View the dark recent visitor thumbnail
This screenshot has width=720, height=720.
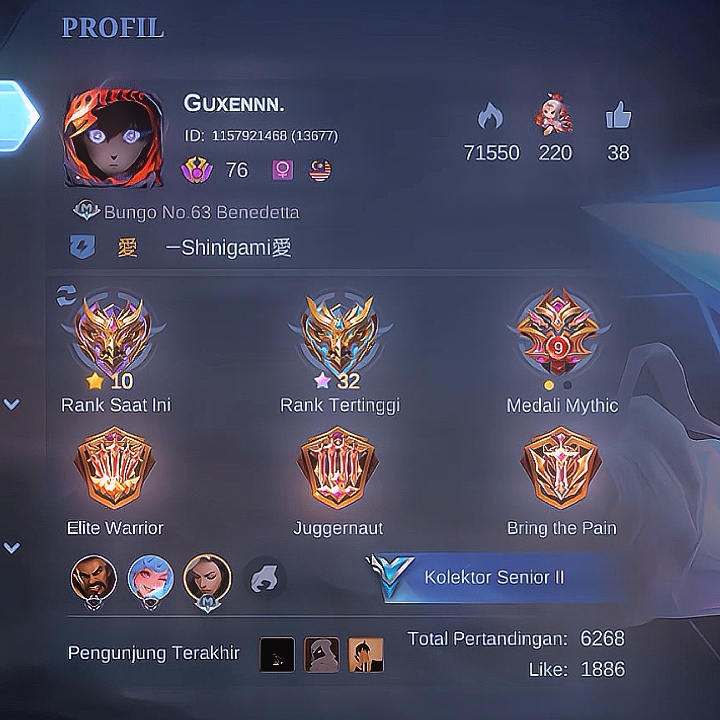pos(277,654)
